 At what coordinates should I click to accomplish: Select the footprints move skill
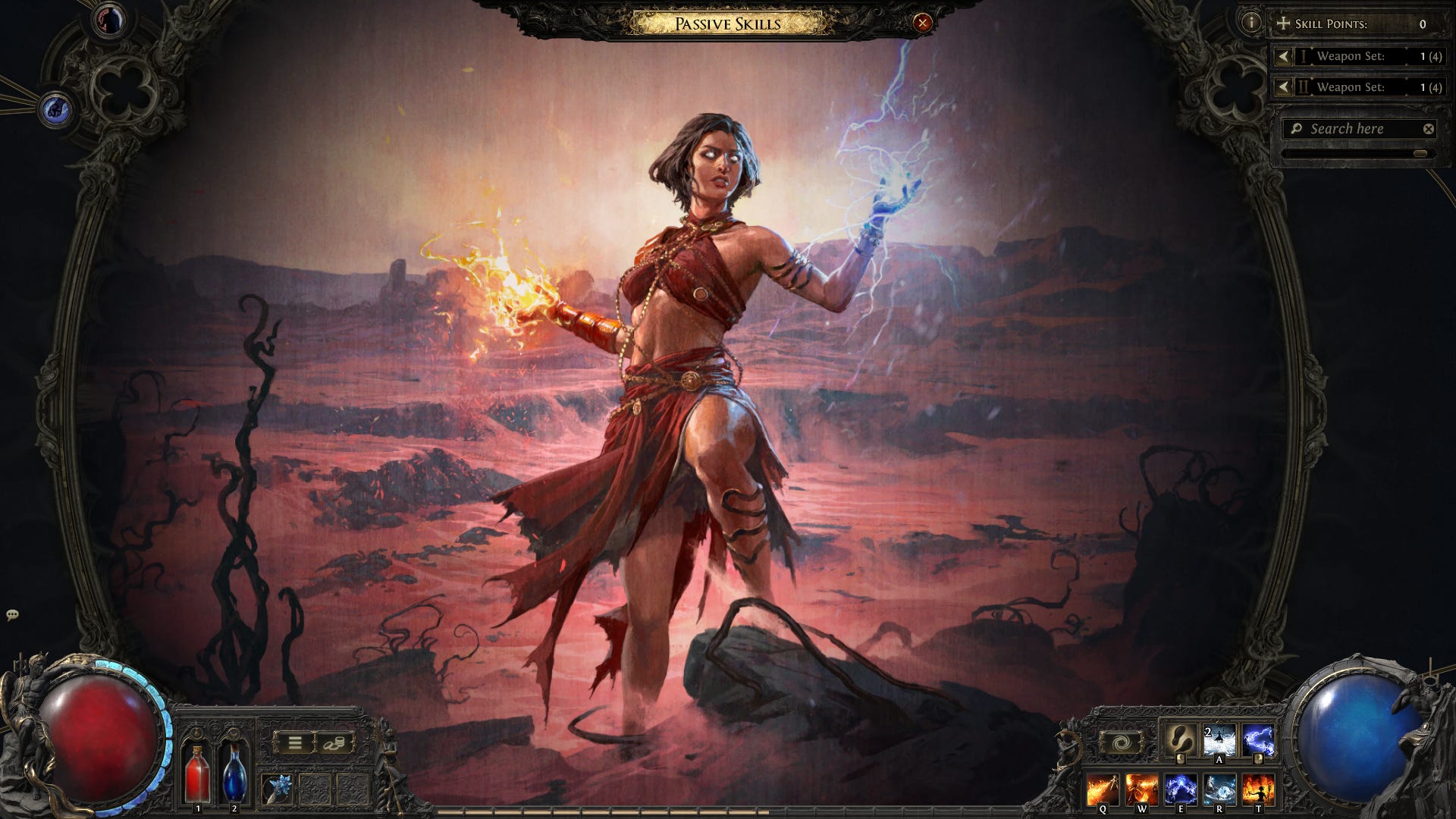(x=1180, y=739)
